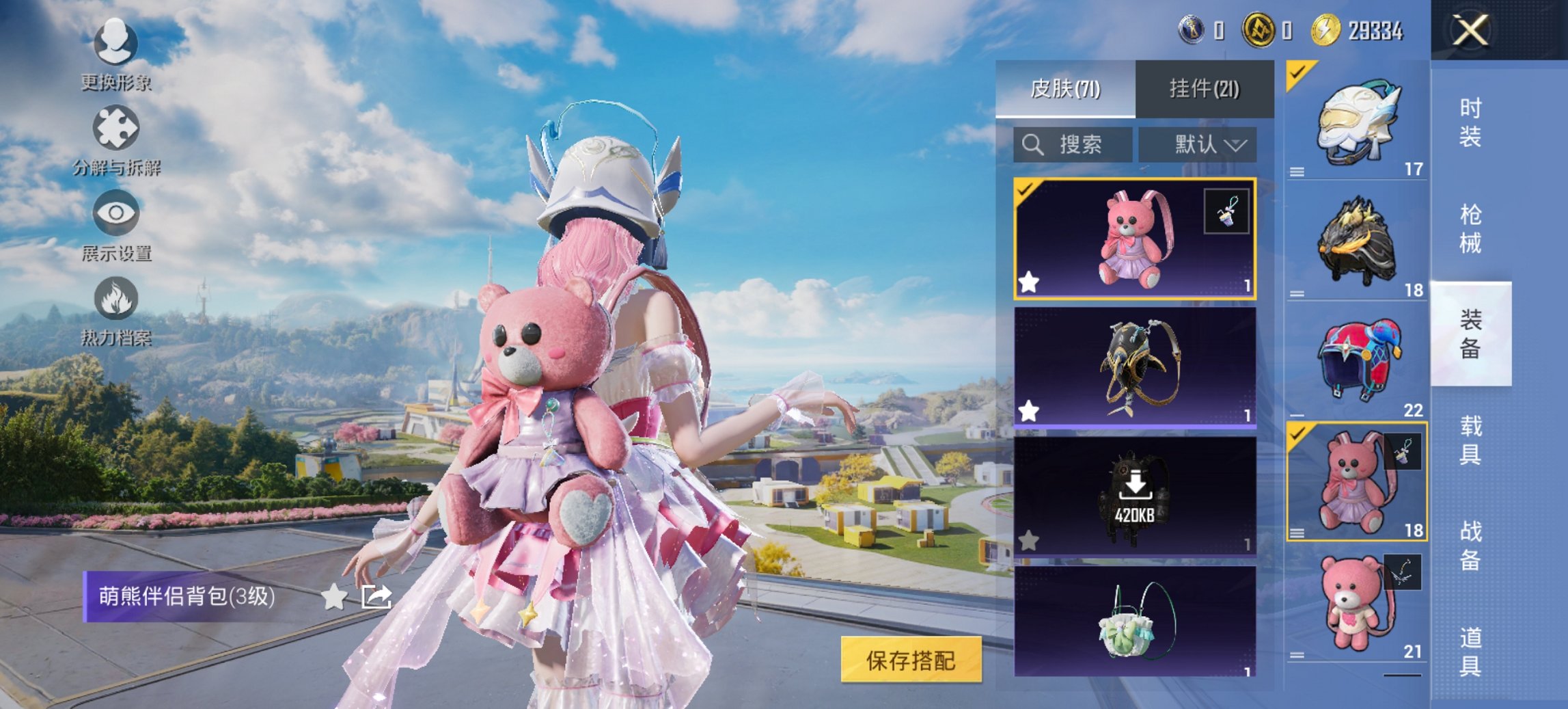The height and width of the screenshot is (709, 1568).
Task: Open the 展示设置 display settings
Action: 118,212
